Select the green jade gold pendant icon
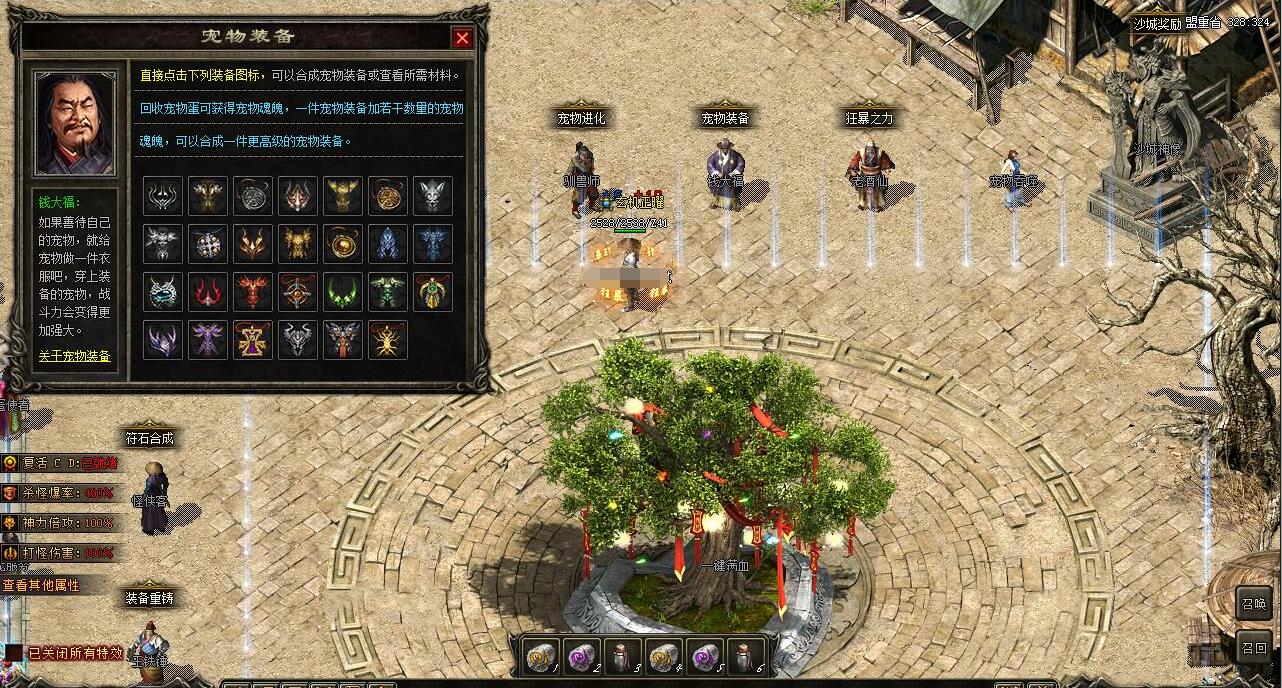Viewport: 1282px width, 688px height. [x=433, y=292]
